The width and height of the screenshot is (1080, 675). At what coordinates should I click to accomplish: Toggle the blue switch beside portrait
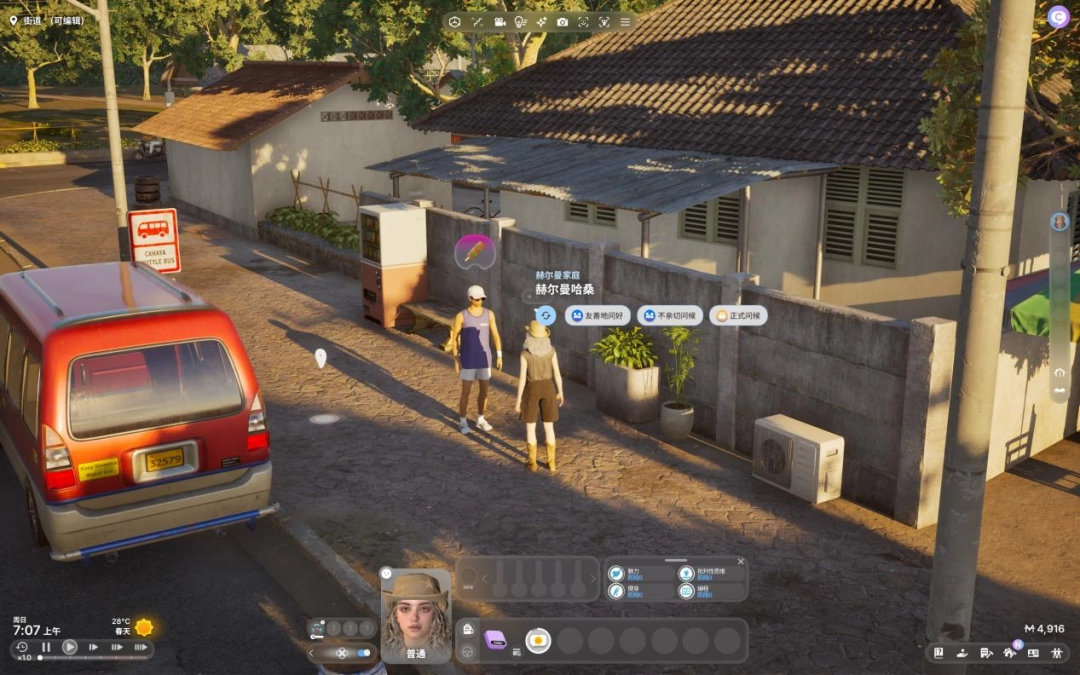click(362, 653)
